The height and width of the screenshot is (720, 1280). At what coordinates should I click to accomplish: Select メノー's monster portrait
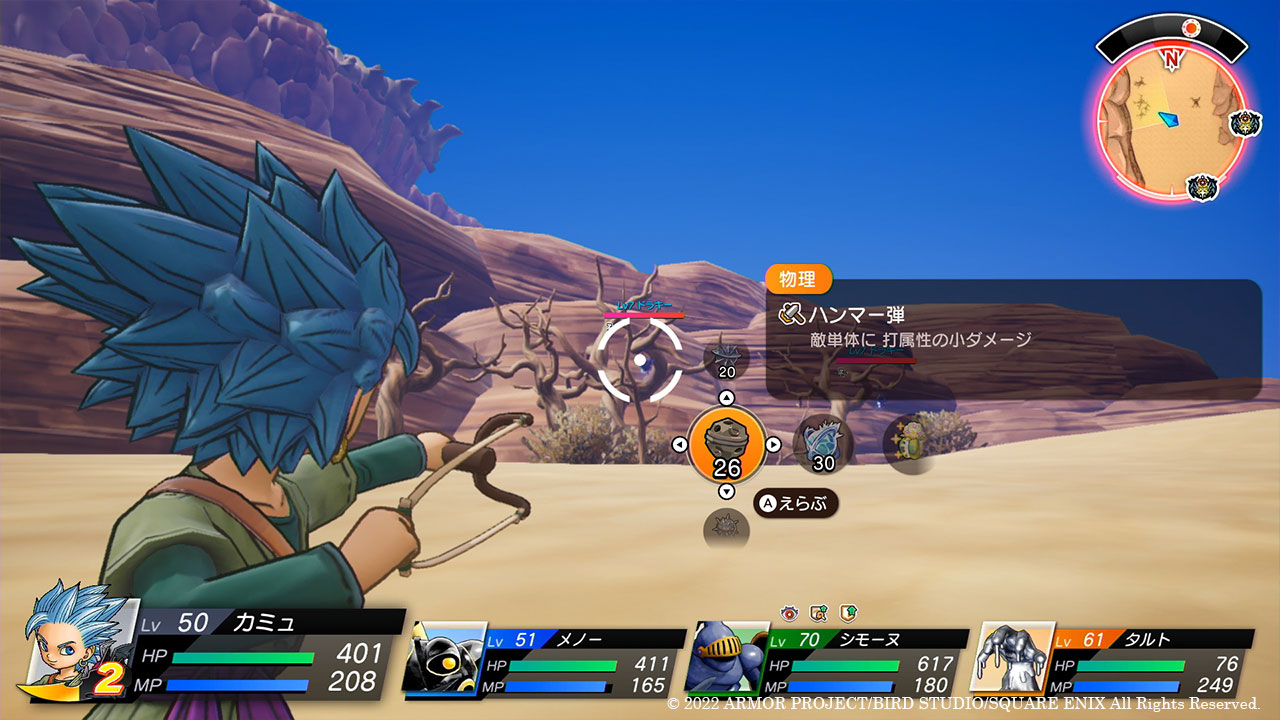tap(446, 657)
